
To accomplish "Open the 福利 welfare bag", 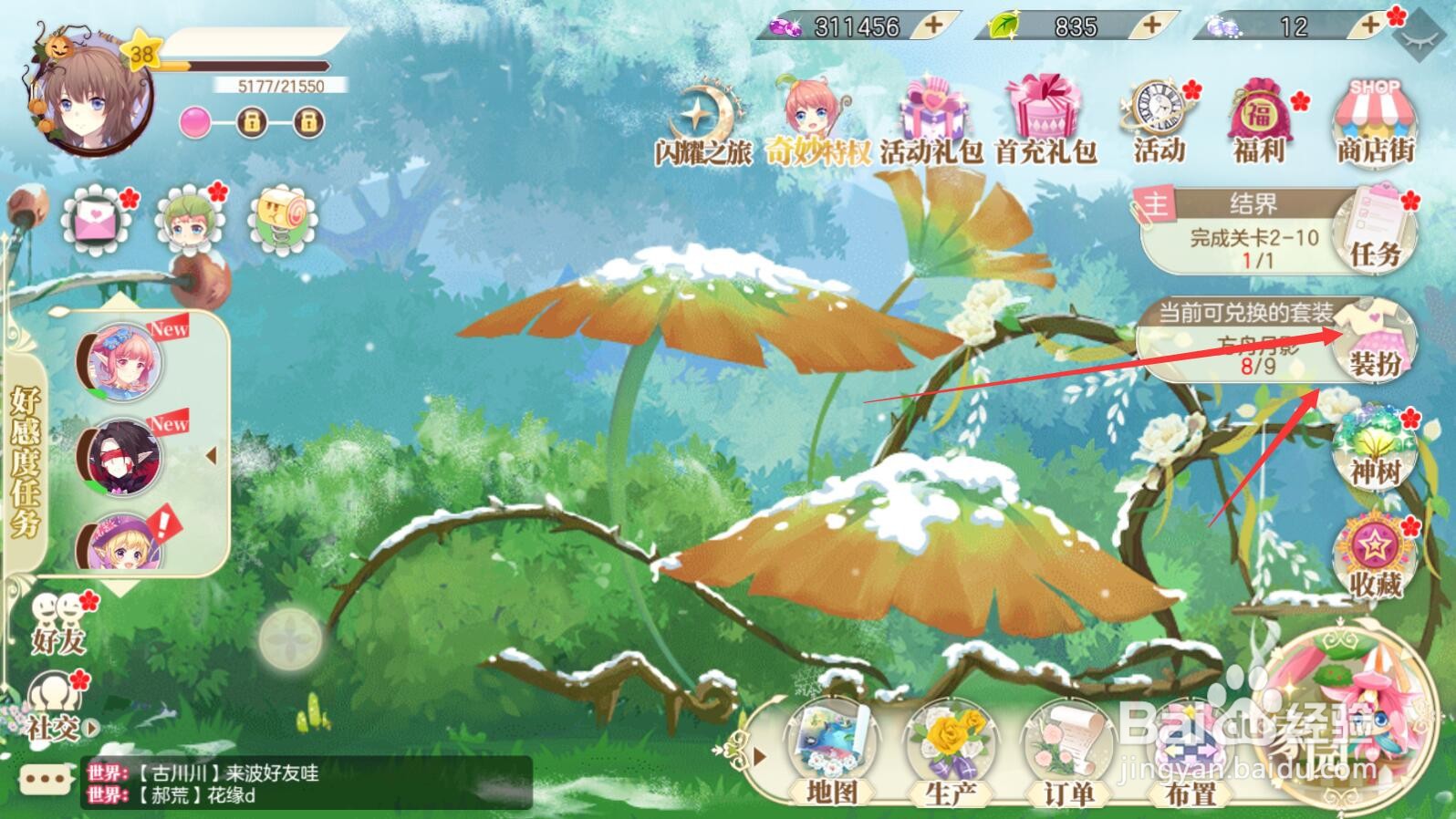I will click(1261, 119).
